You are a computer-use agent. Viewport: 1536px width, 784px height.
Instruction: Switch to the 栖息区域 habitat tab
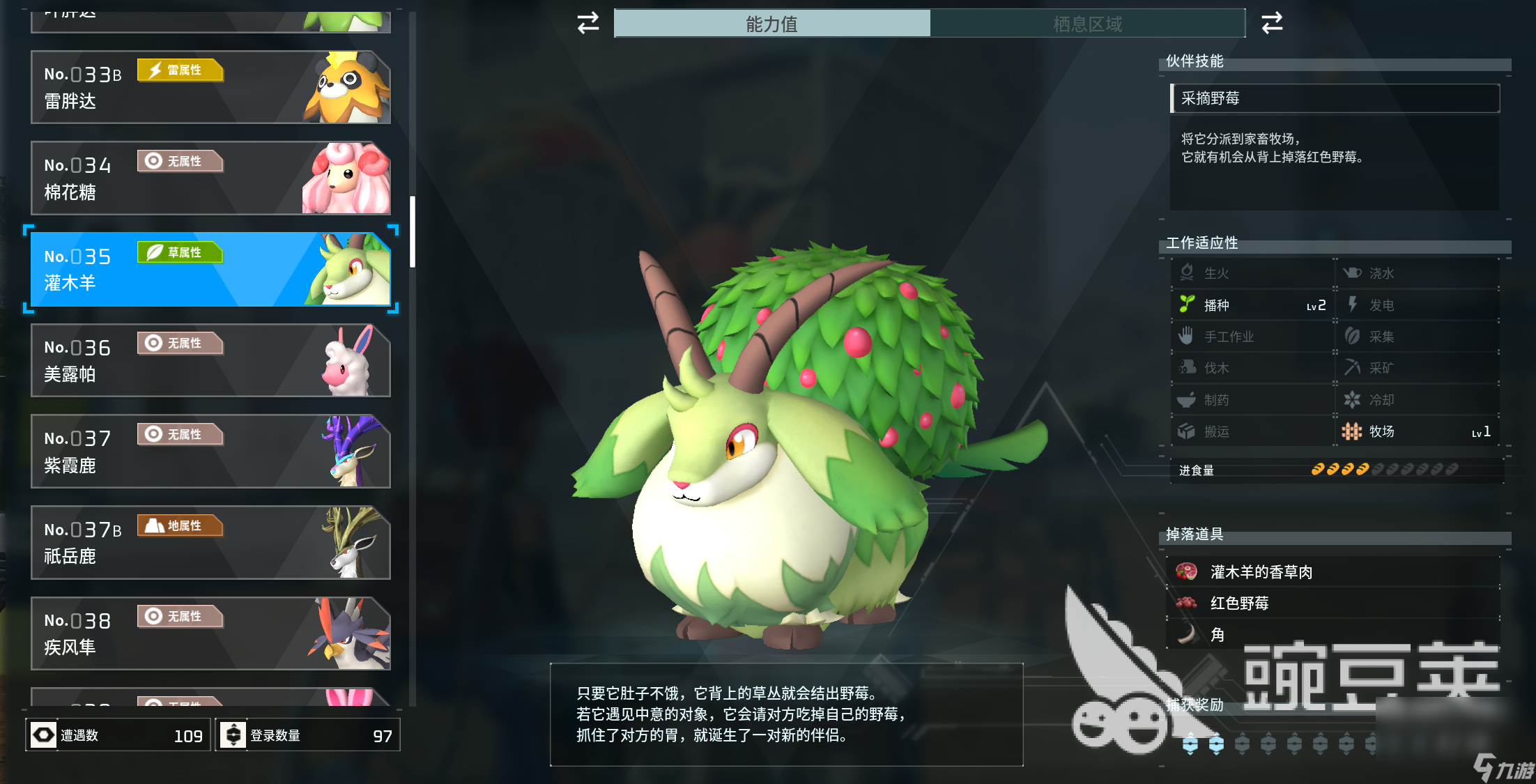[x=1089, y=24]
